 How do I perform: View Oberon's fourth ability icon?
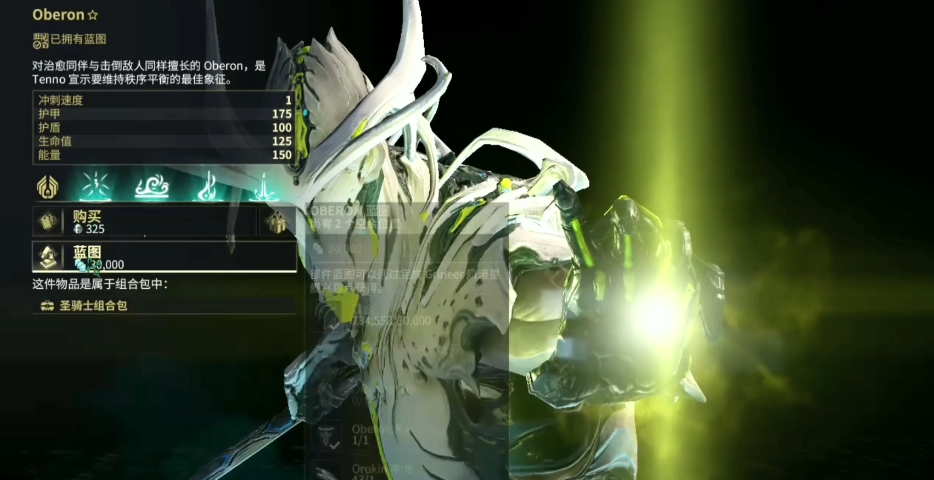(x=263, y=186)
